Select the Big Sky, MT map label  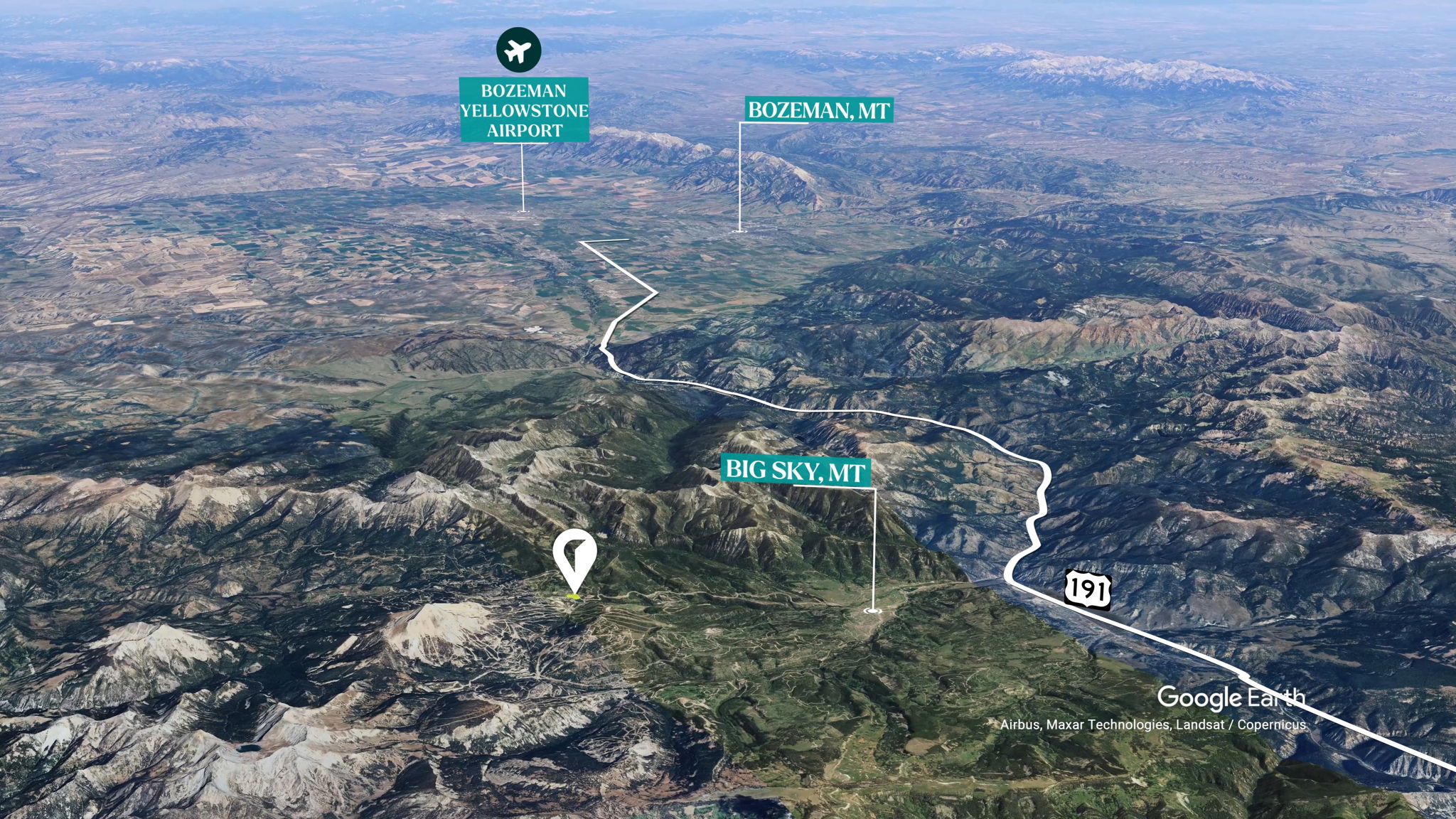(x=796, y=471)
